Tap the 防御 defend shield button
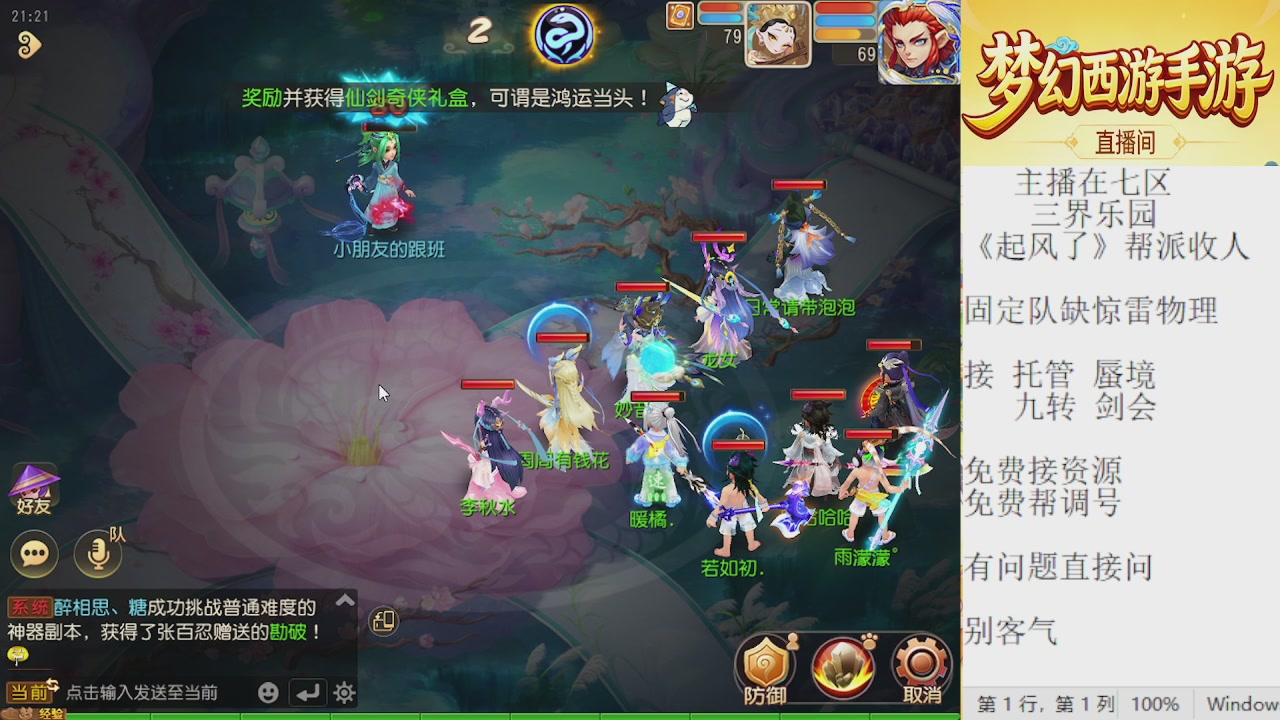Image resolution: width=1280 pixels, height=720 pixels. point(766,665)
